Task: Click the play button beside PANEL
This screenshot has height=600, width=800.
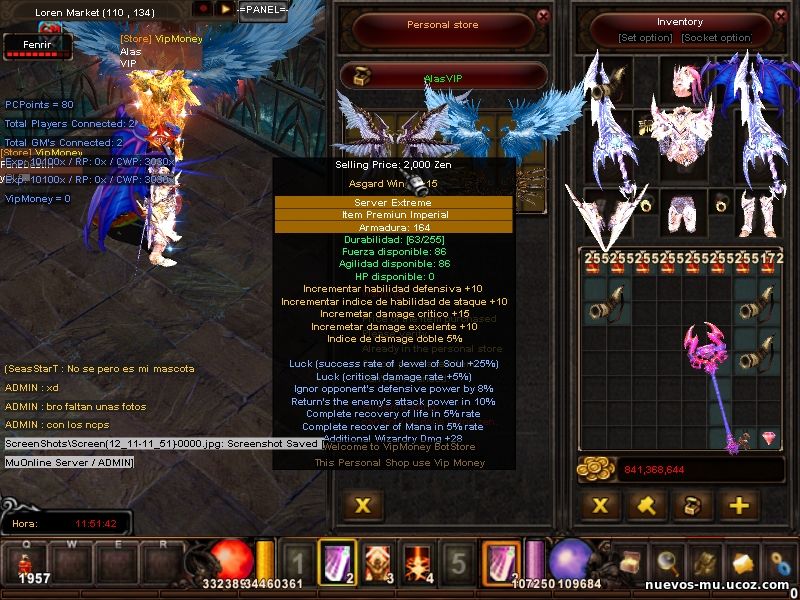Action: pyautogui.click(x=226, y=8)
